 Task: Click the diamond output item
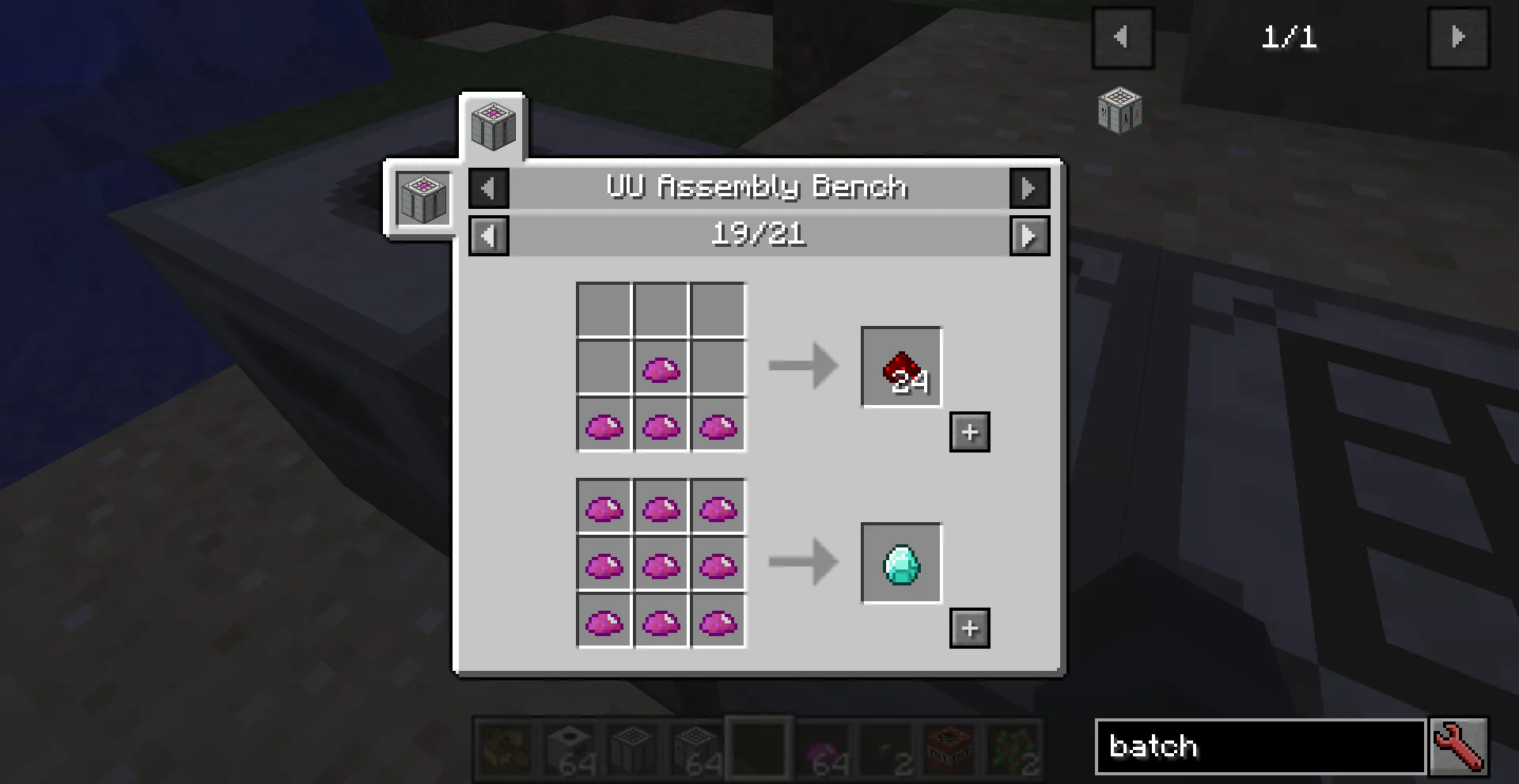coord(901,563)
